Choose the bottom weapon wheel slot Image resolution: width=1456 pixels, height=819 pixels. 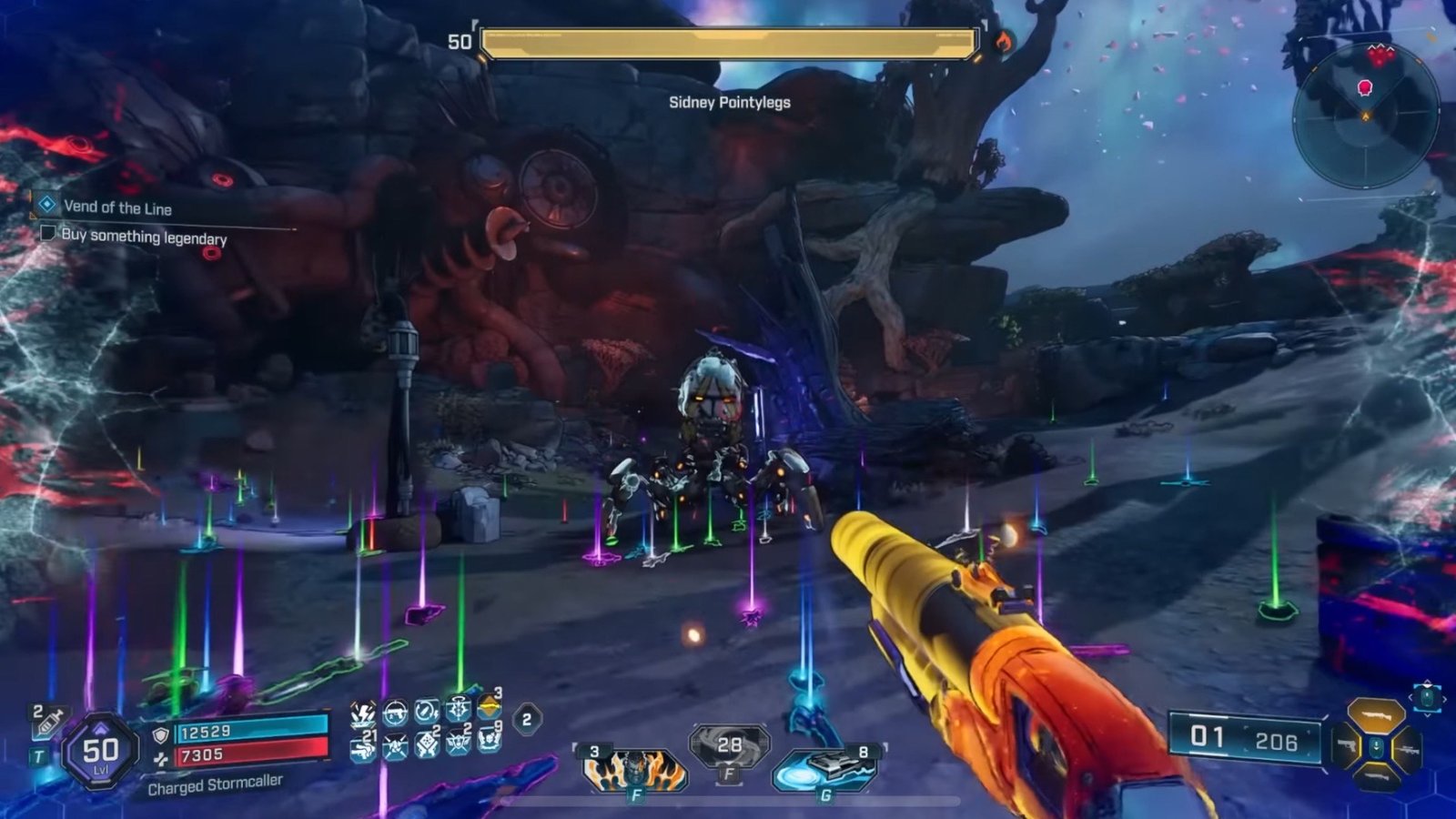coord(1375,776)
